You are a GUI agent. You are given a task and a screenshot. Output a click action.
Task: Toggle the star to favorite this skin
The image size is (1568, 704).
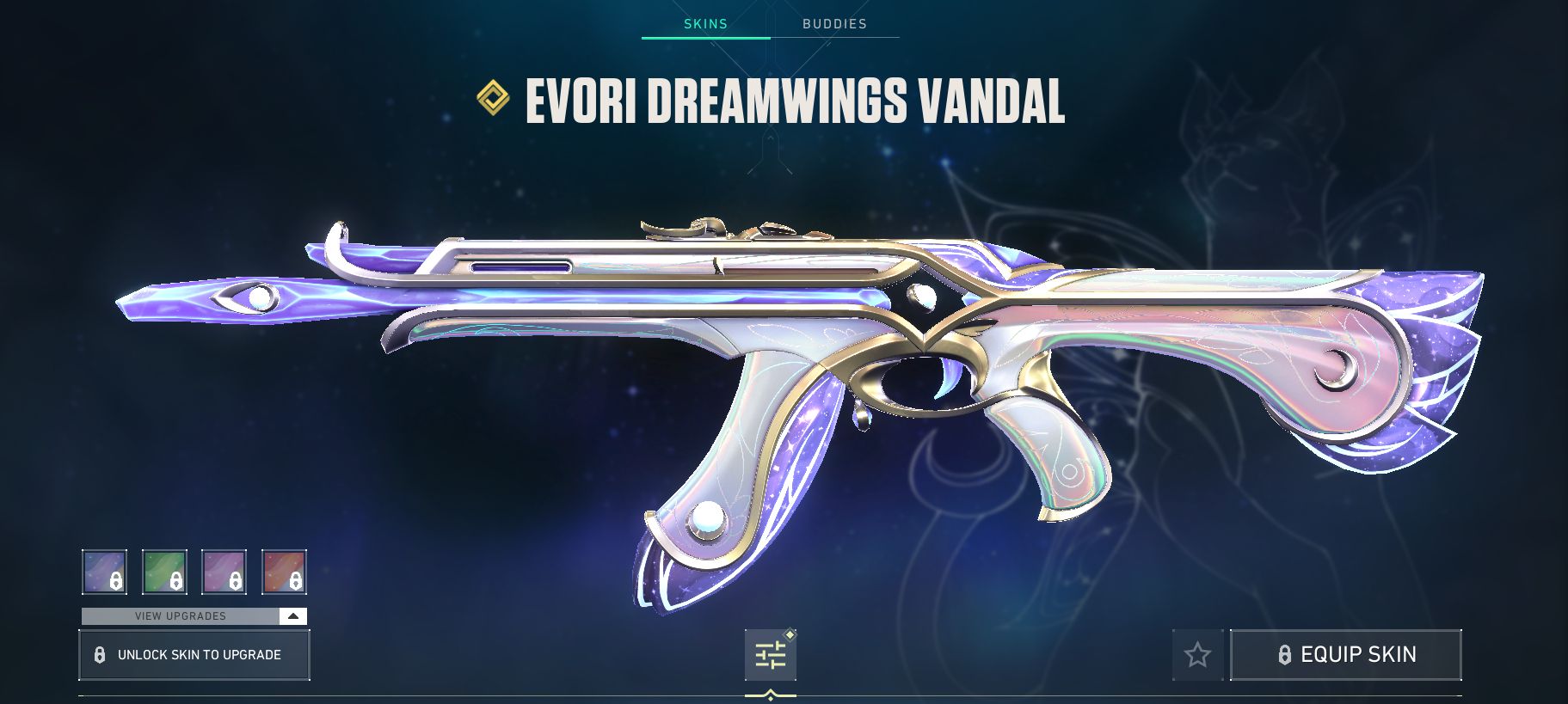(1197, 654)
